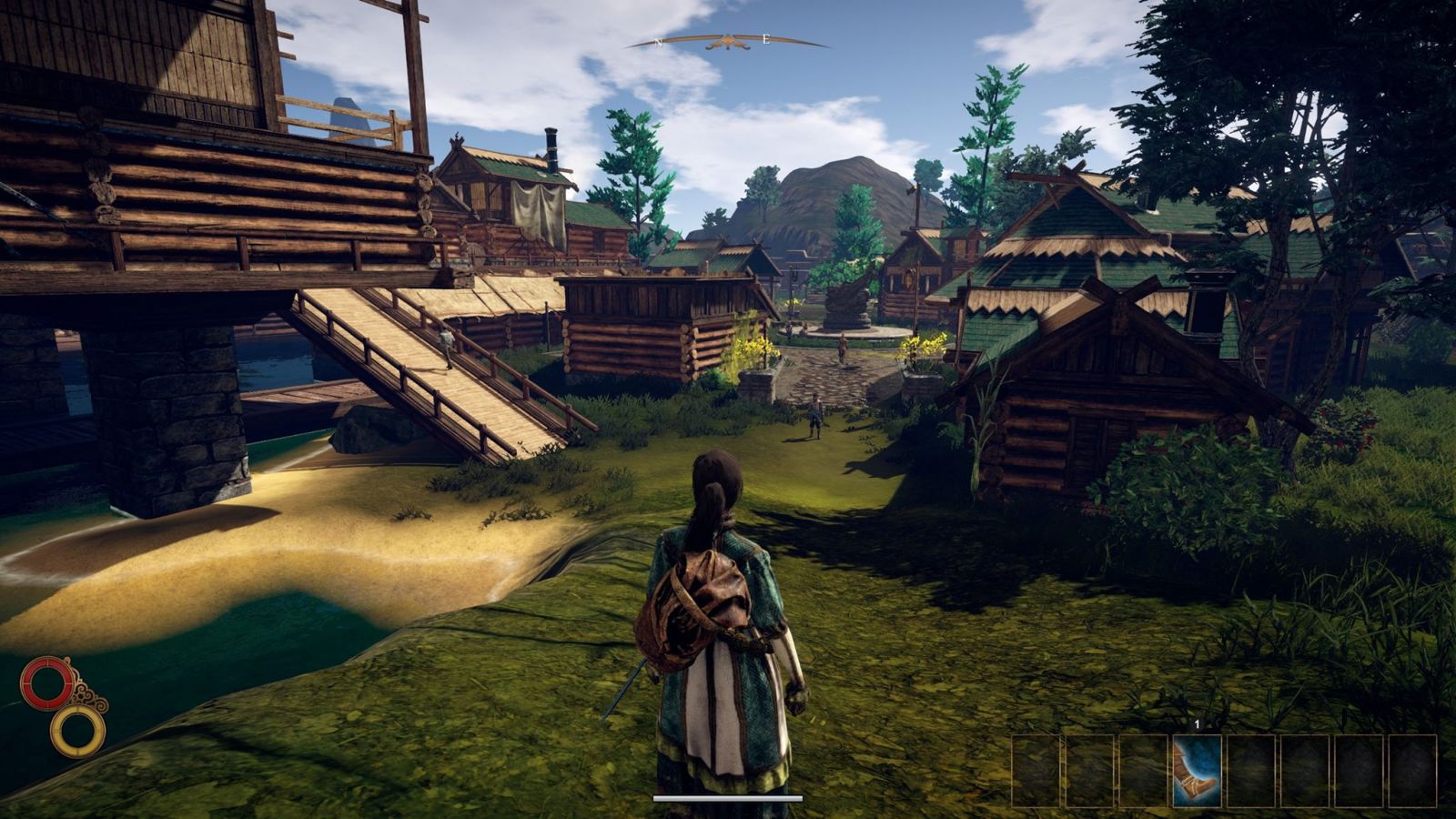Select the boot item in the quickslot bar

(x=1197, y=764)
